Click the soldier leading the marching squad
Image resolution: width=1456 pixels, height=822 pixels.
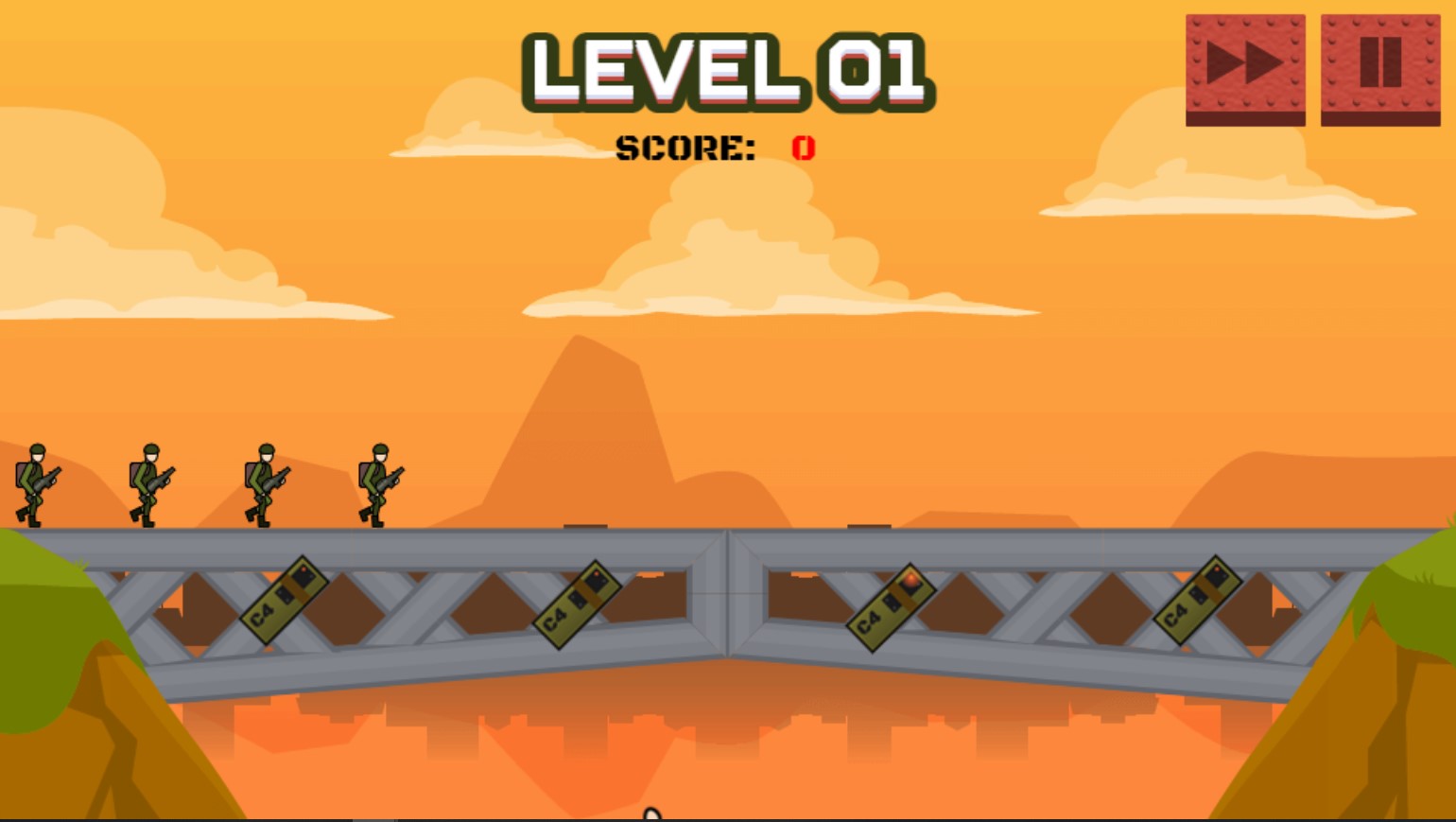378,484
